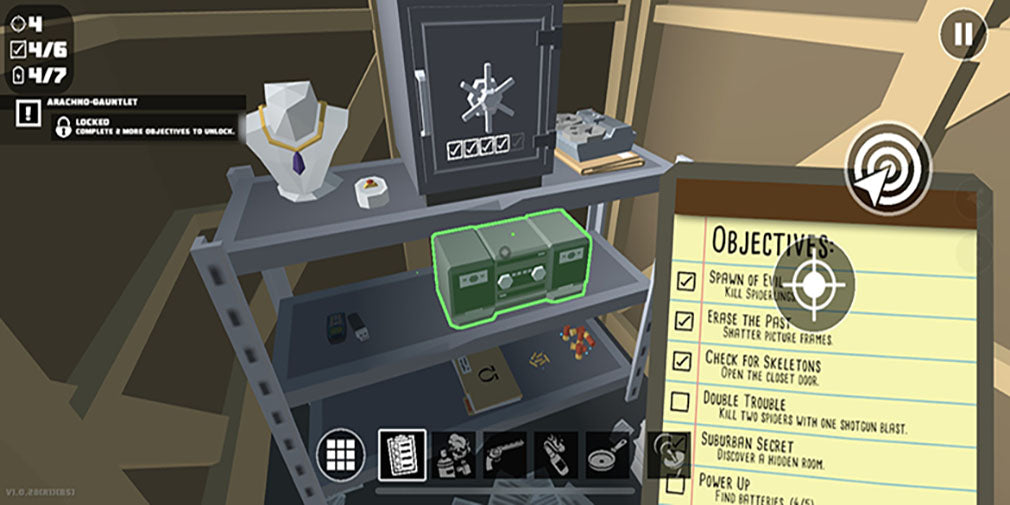Viewport: 1010px width, 505px height.
Task: Select the hotbar slot behind the clipboard
Action: 667,452
